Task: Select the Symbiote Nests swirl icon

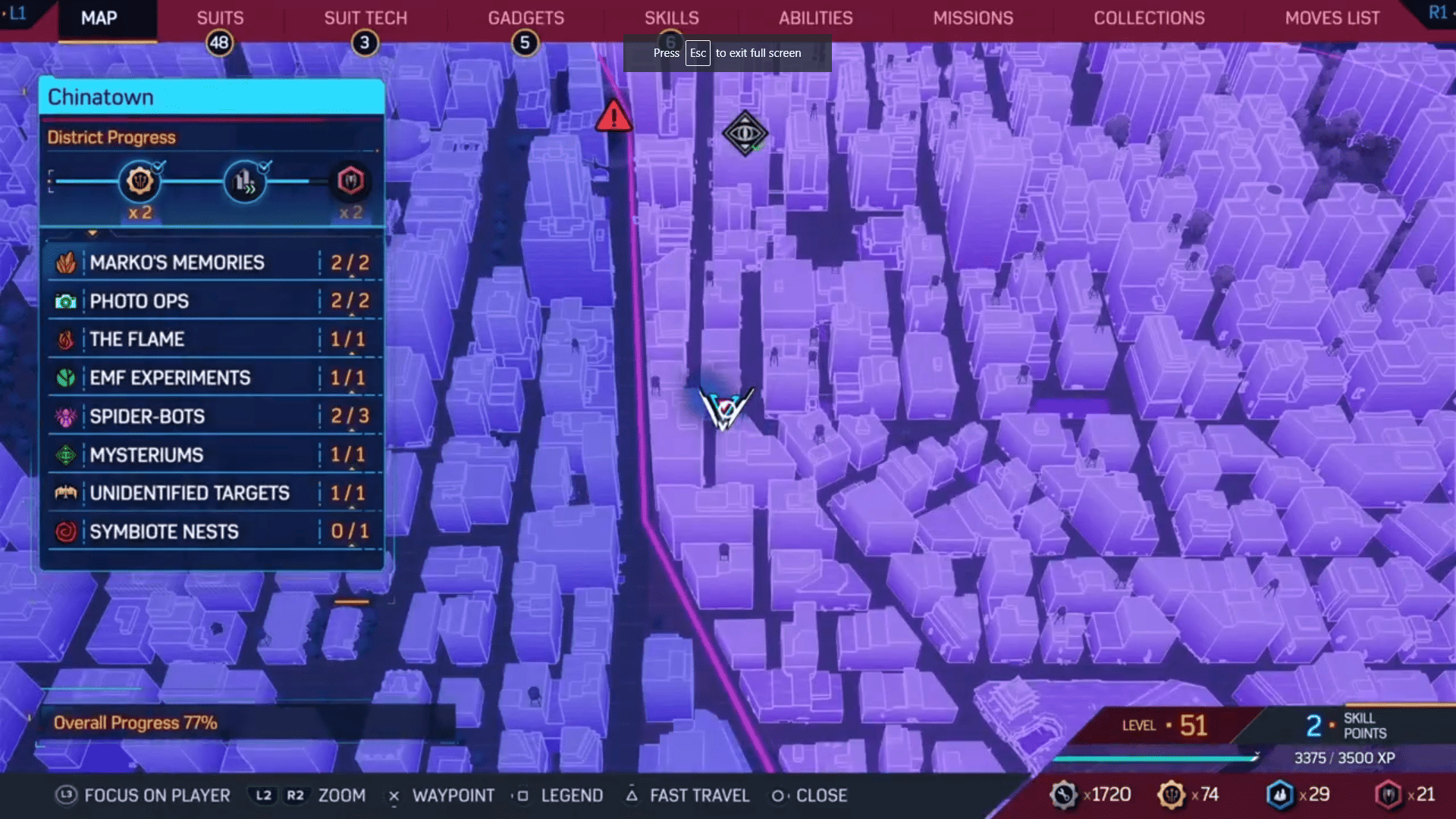Action: [x=67, y=531]
